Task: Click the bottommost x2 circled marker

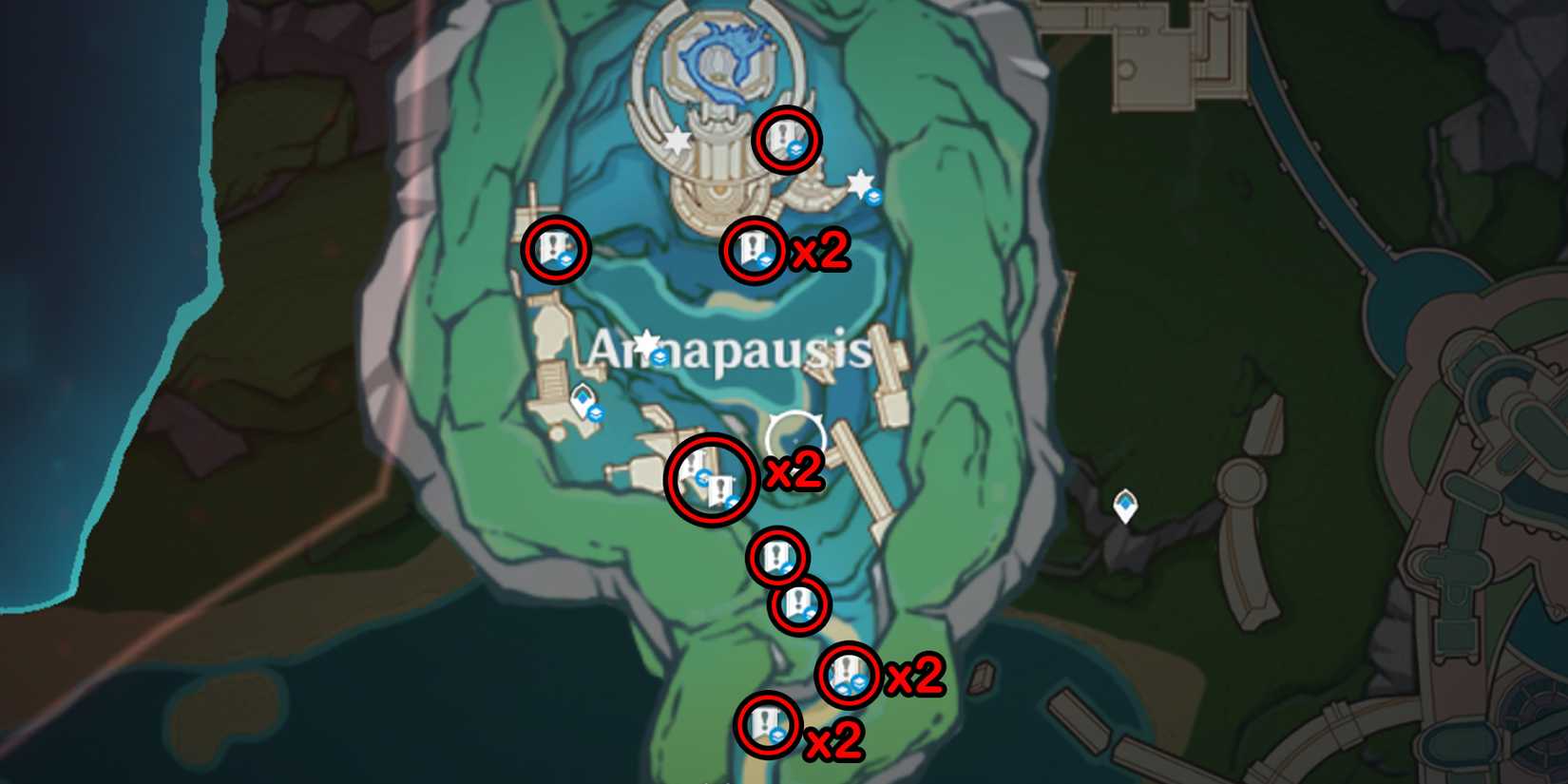Action: [769, 728]
